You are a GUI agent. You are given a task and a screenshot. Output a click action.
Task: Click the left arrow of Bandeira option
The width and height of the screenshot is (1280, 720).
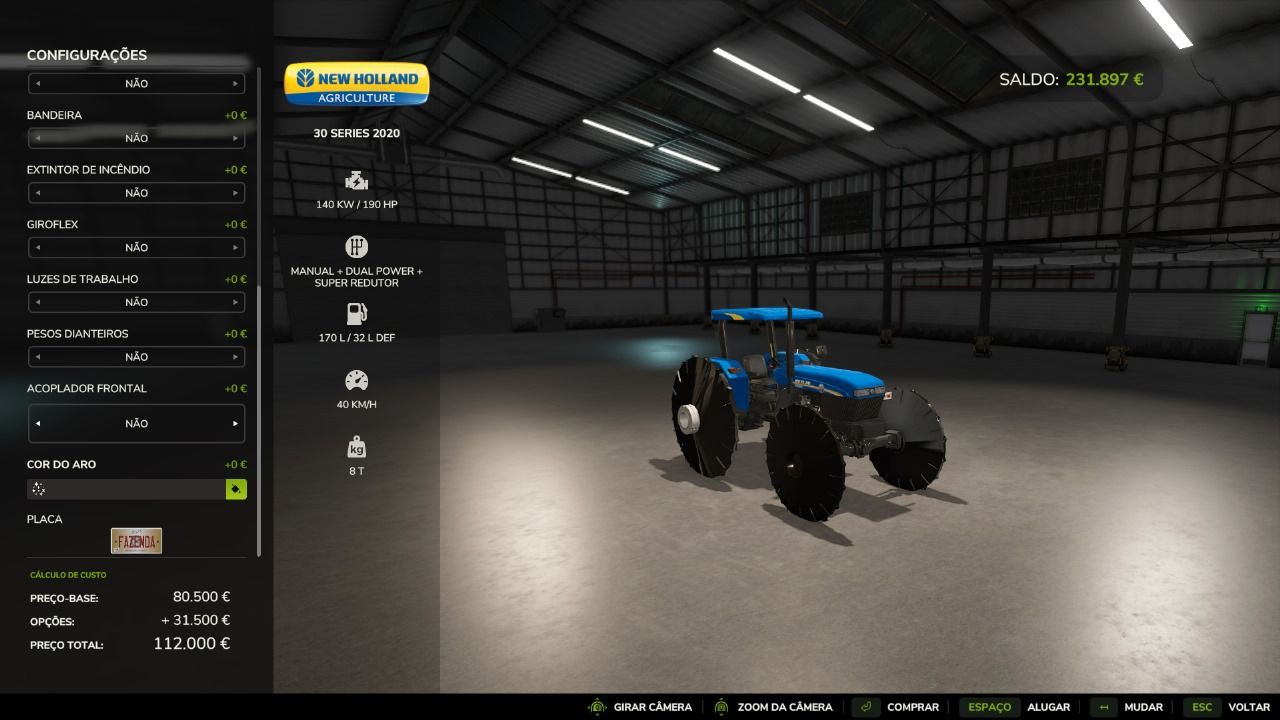click(x=38, y=138)
